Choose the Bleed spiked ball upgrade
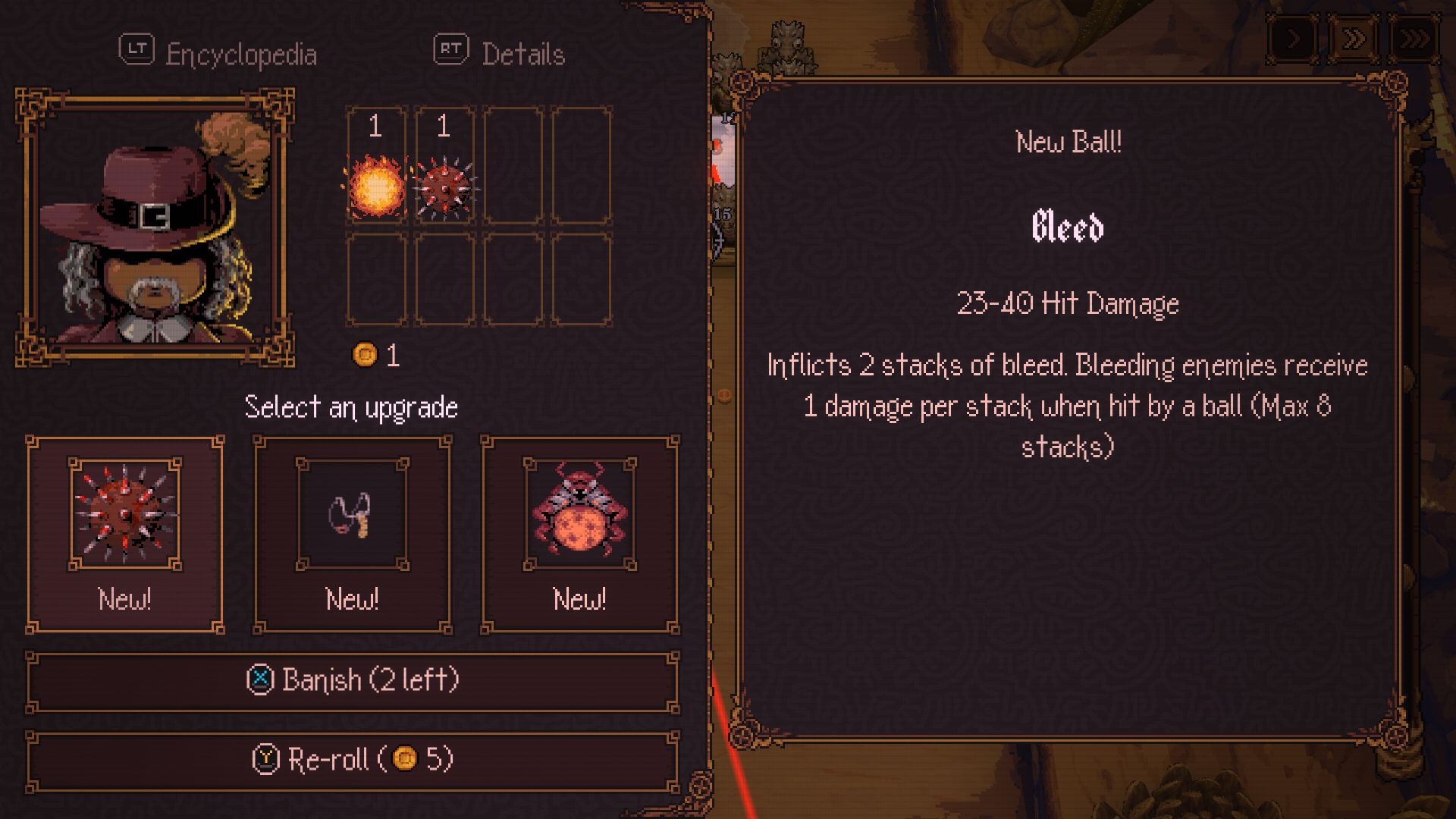 click(125, 534)
